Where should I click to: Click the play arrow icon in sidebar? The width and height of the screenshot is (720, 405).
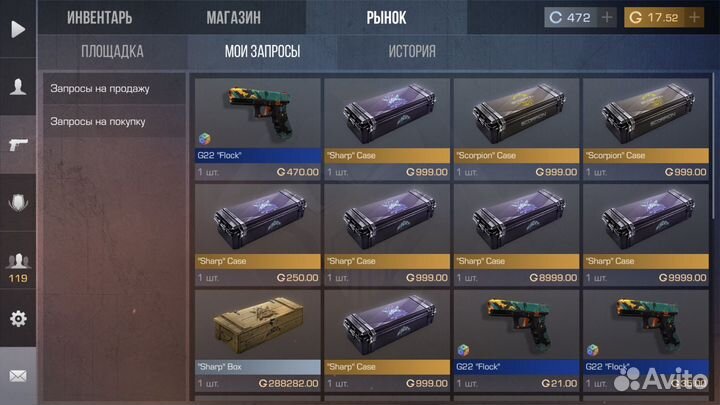coord(18,29)
